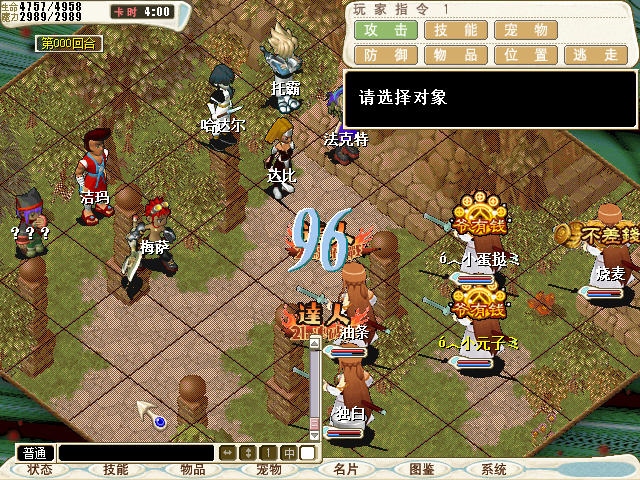
Task: Choose the 逃走 escape command
Action: coord(595,54)
